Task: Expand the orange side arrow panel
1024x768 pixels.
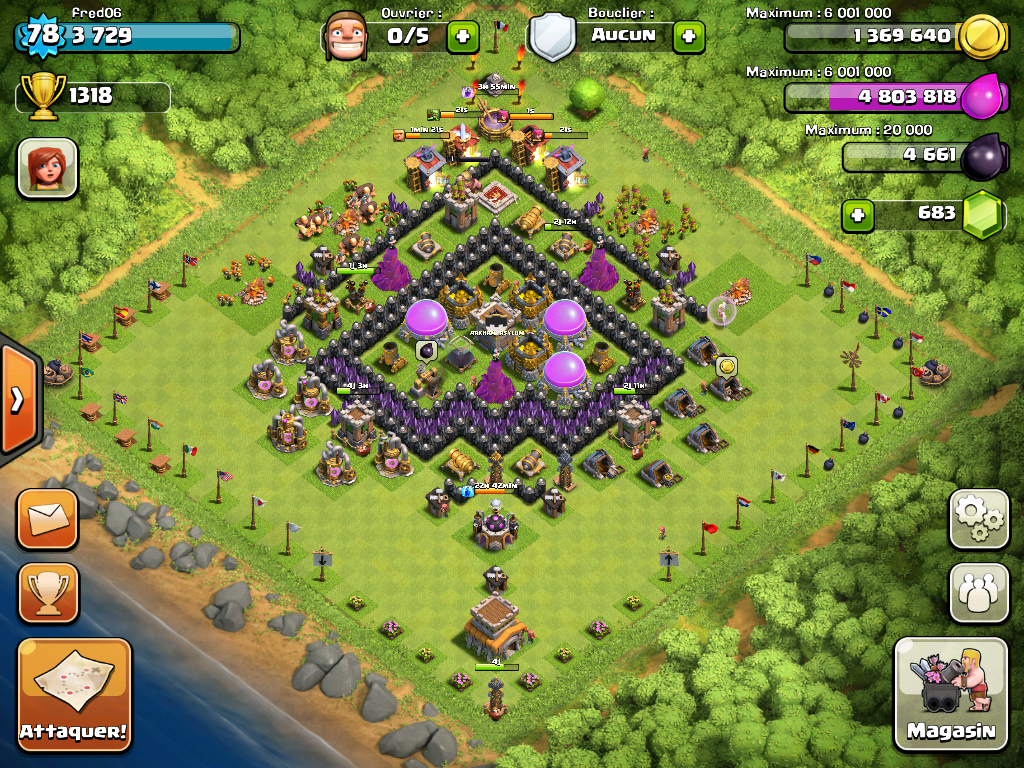Action: click(18, 400)
